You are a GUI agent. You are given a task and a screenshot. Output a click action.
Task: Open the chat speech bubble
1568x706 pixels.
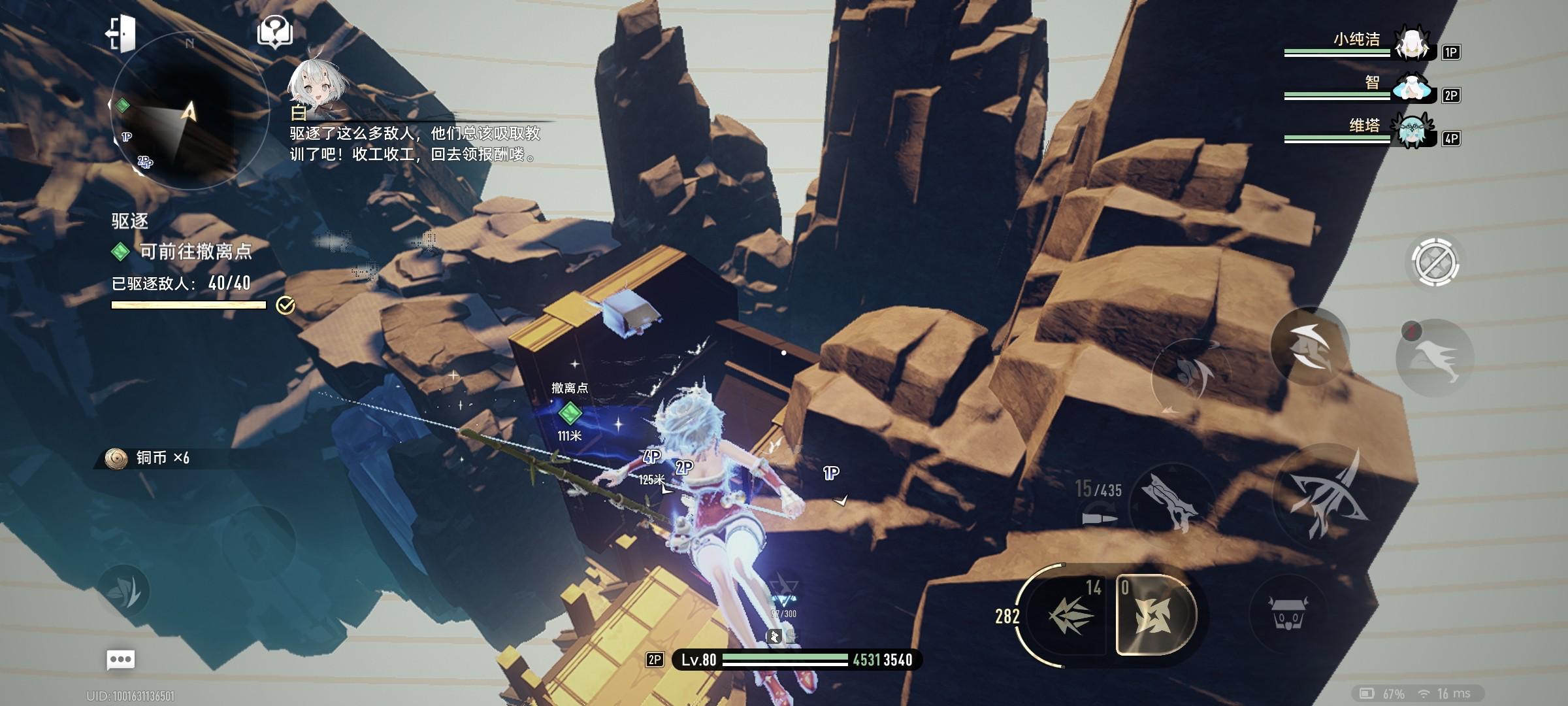[121, 659]
